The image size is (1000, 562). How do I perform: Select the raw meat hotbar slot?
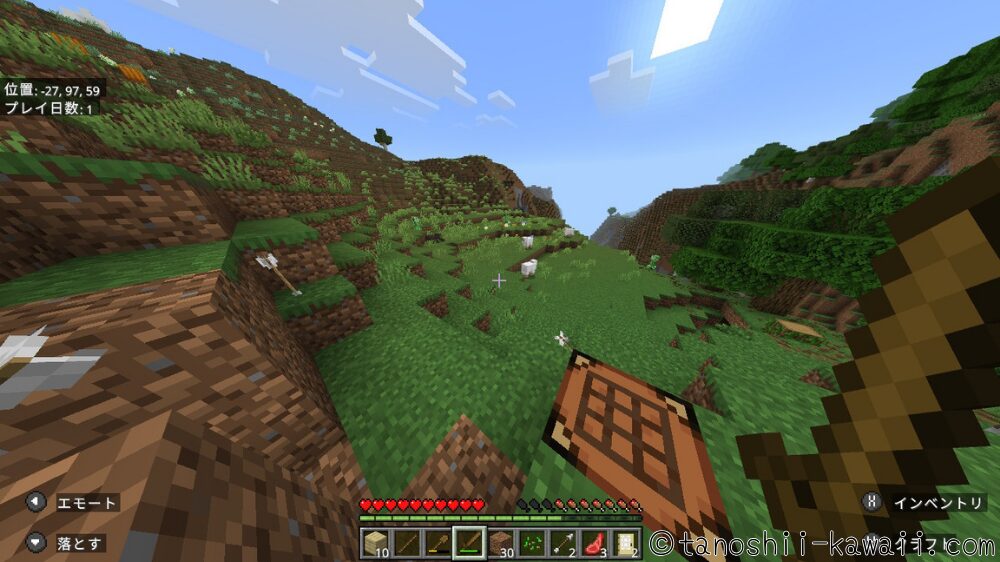tap(594, 543)
